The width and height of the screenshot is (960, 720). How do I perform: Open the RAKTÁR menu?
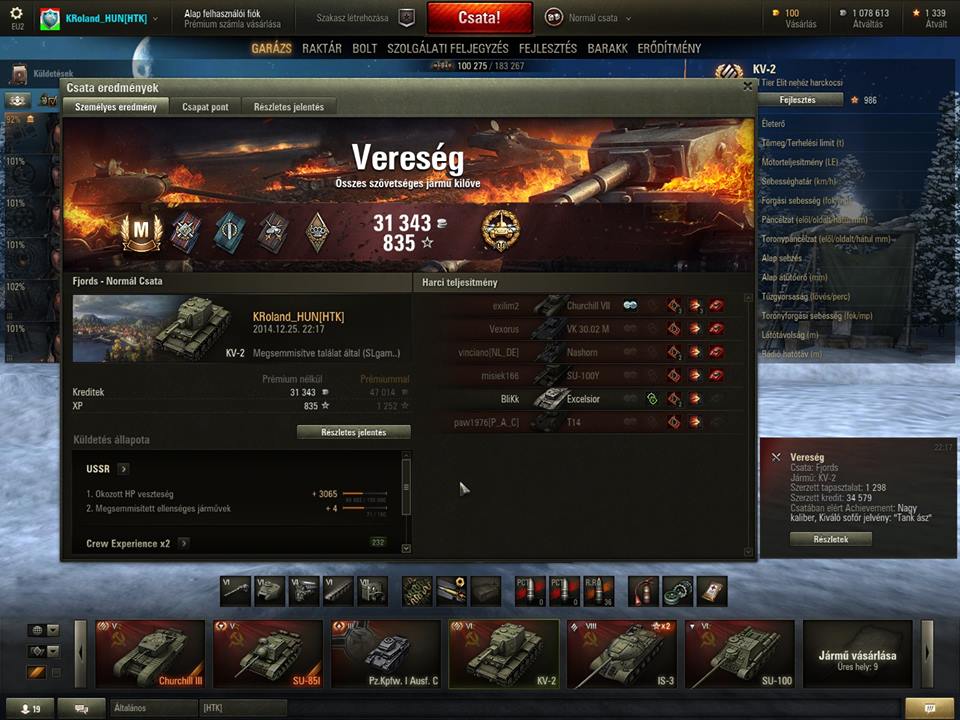point(322,48)
